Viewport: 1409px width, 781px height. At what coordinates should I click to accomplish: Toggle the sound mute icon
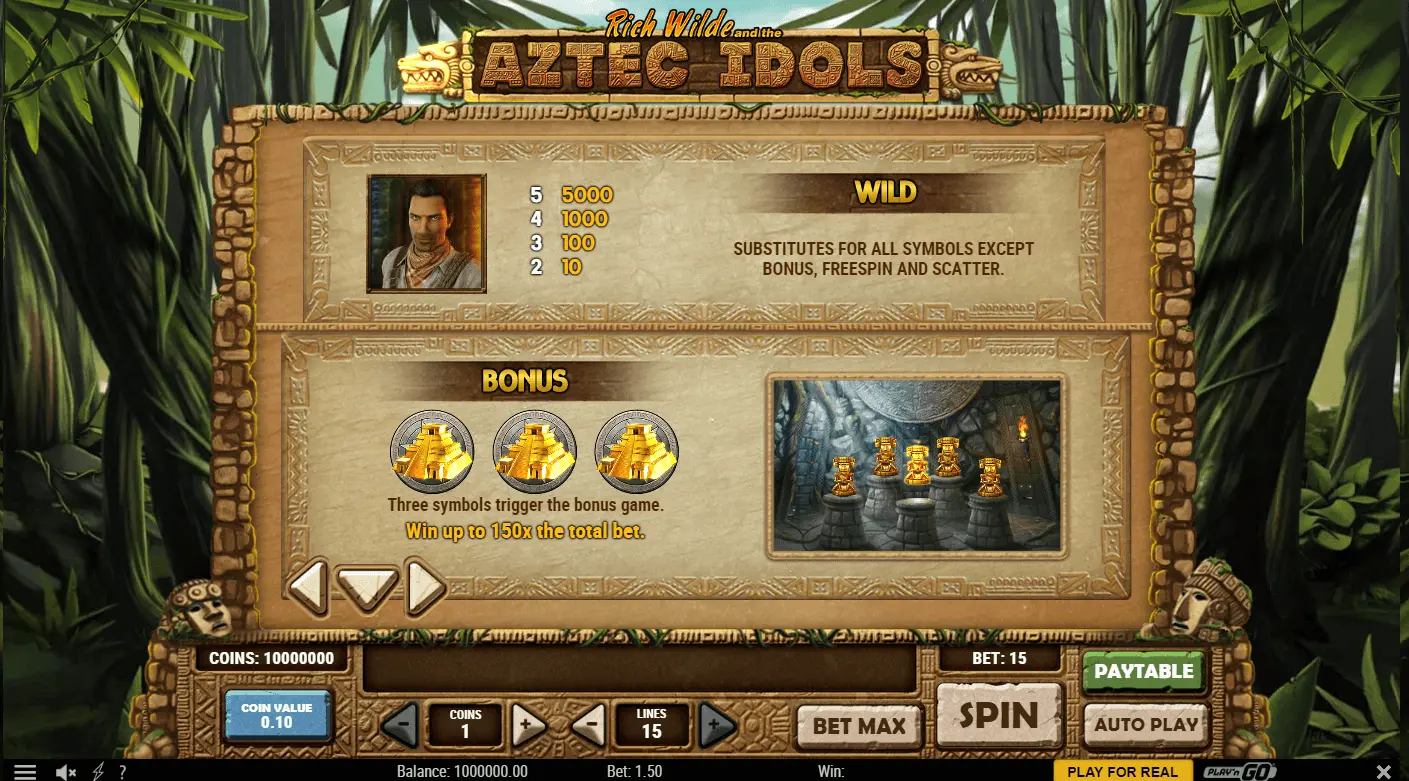[66, 771]
